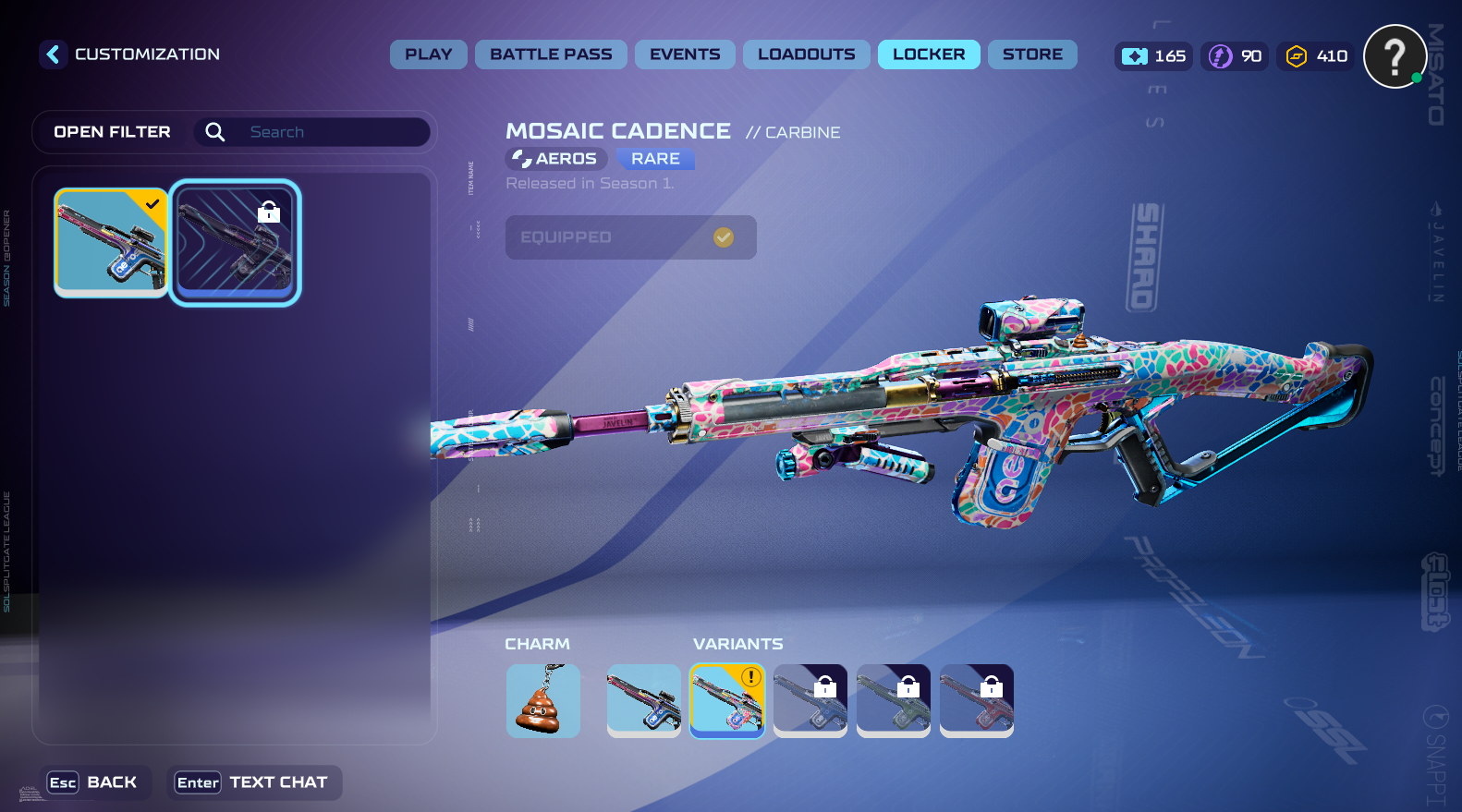This screenshot has width=1462, height=812.
Task: Choose the locked dark carbine skin
Action: point(235,242)
